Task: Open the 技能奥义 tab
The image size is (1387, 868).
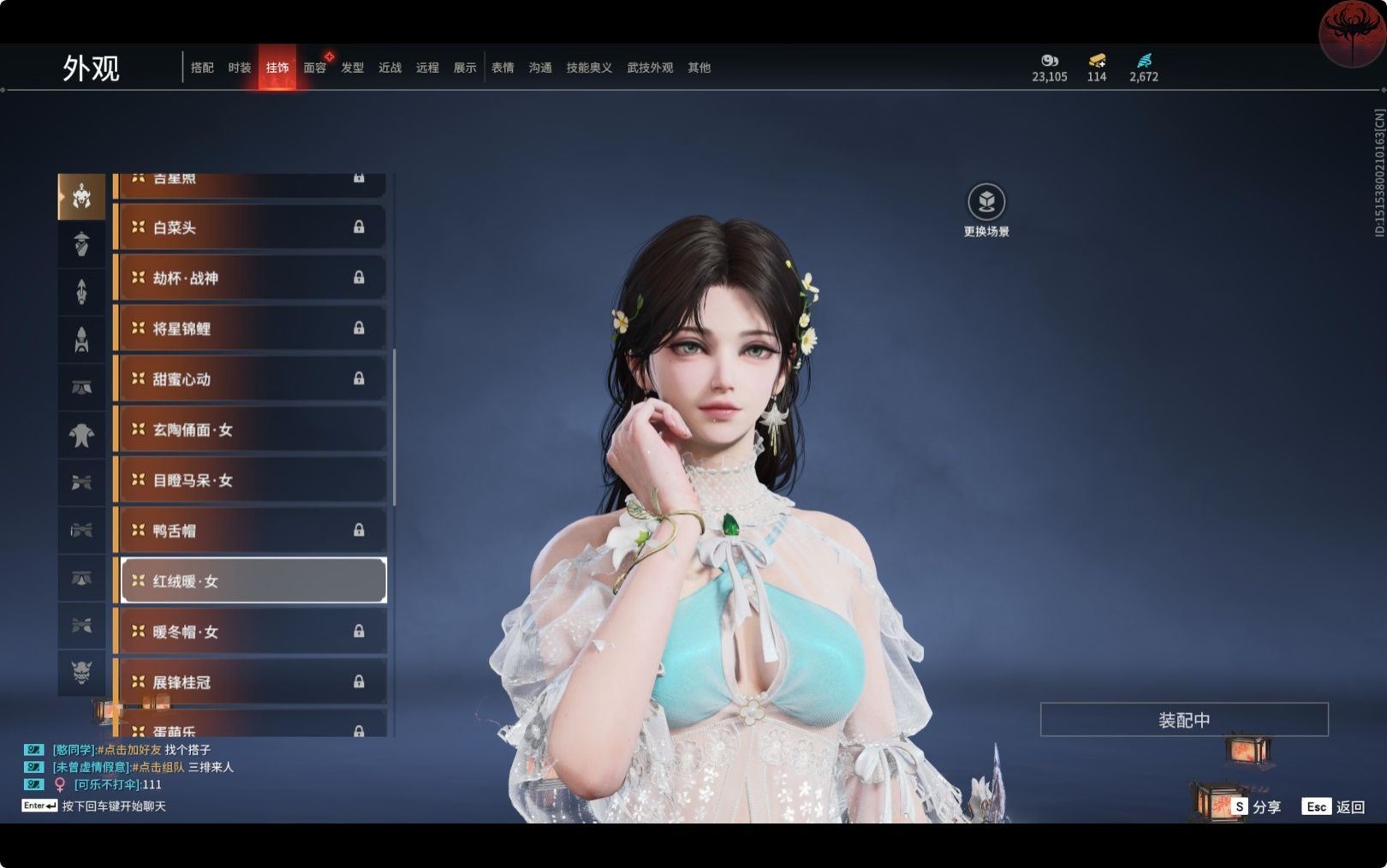Action: [x=589, y=68]
